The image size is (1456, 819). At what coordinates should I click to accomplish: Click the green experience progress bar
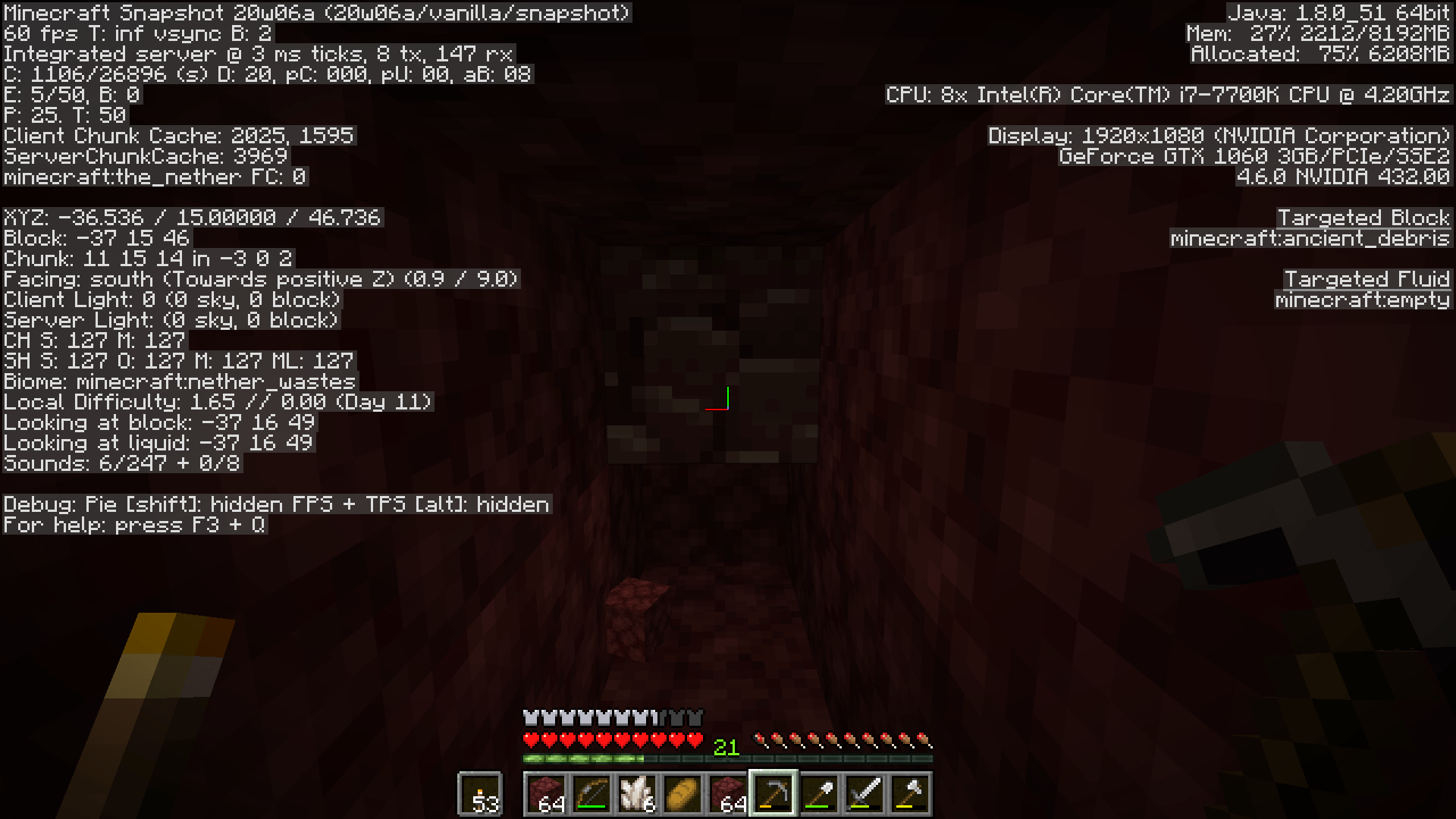coord(583,758)
